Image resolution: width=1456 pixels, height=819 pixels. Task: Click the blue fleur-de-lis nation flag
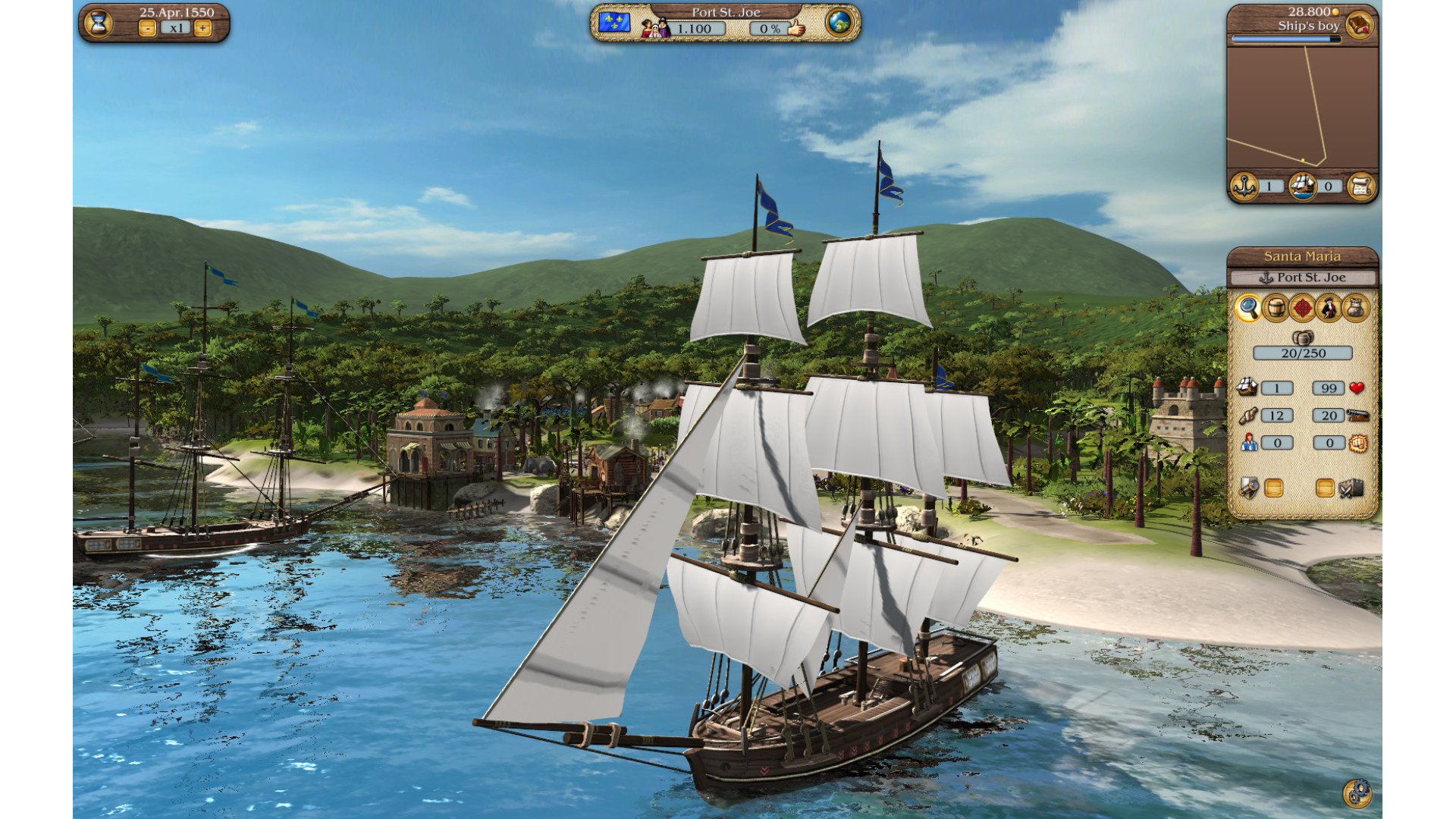(613, 23)
